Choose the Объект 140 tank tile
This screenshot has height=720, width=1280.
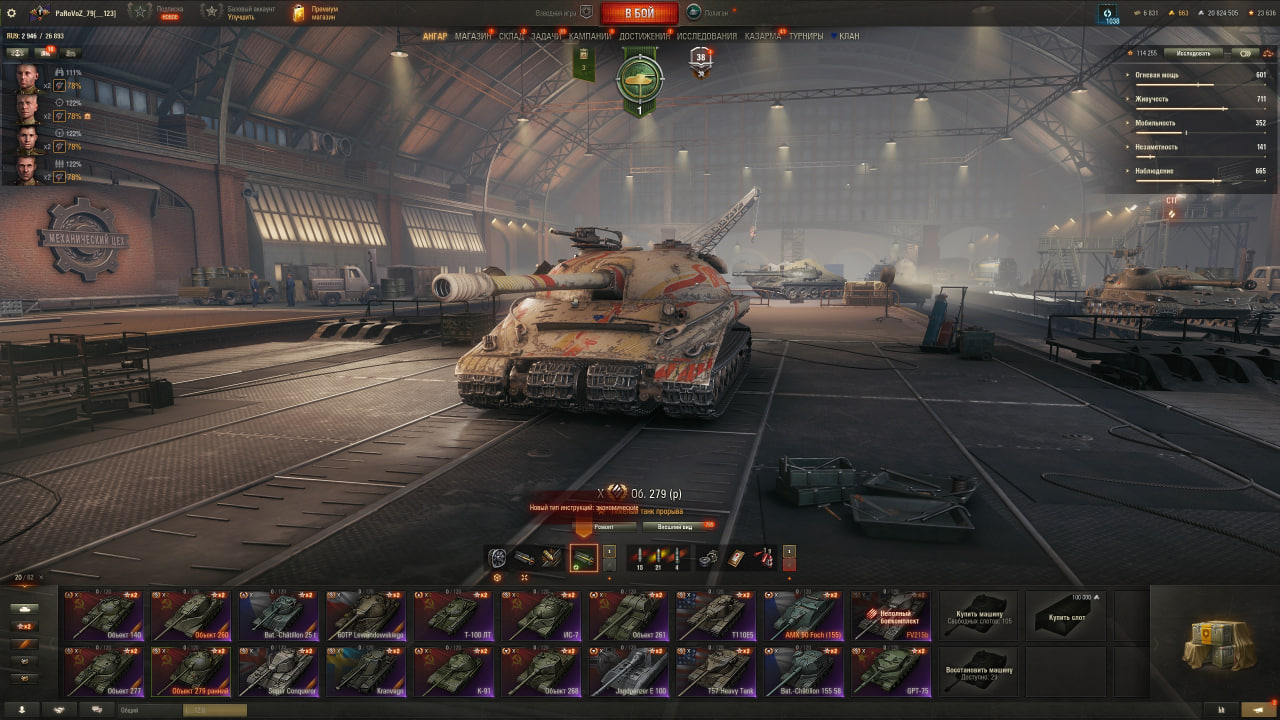pyautogui.click(x=104, y=615)
